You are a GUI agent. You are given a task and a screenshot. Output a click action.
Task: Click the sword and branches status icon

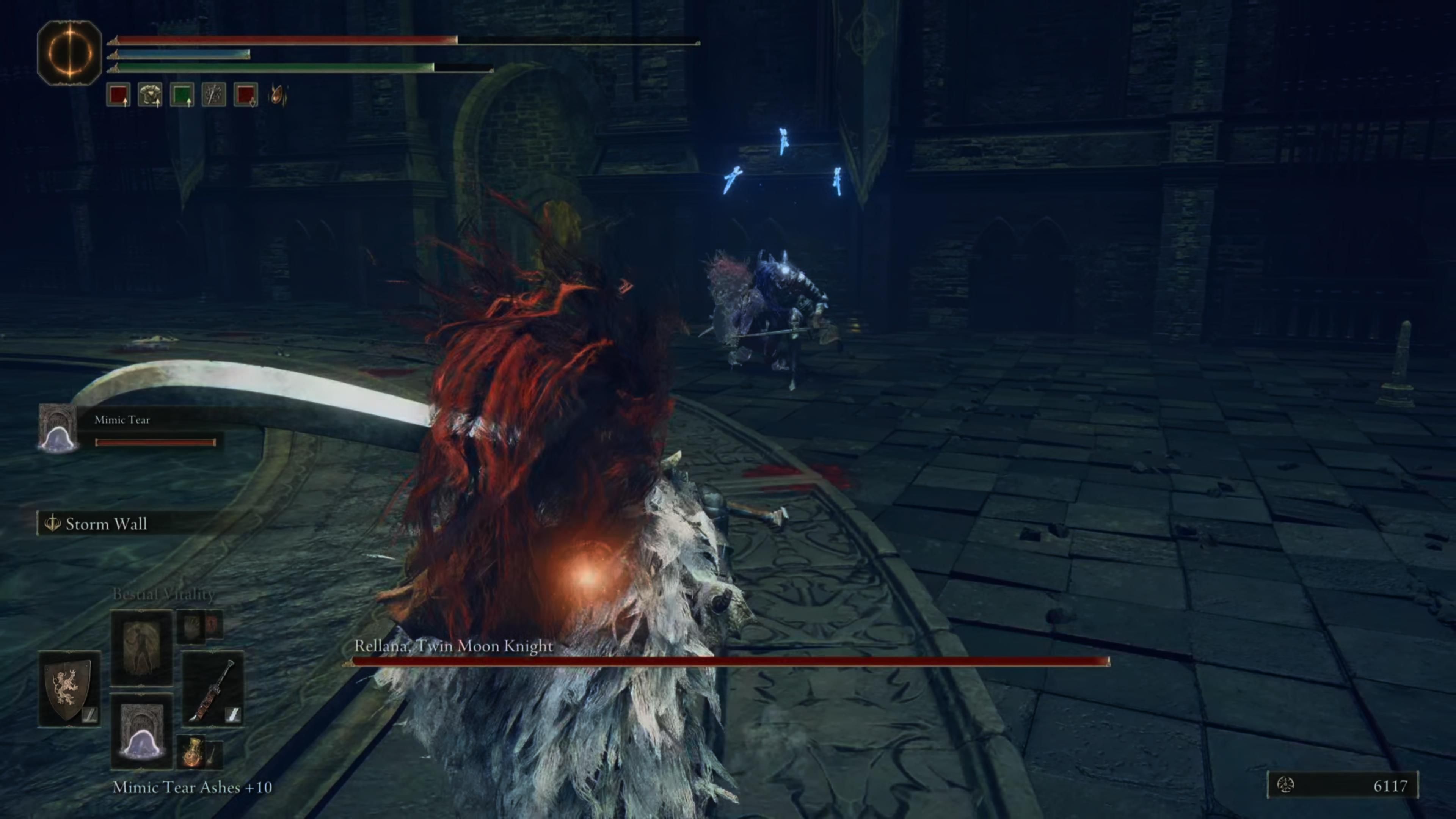[213, 95]
